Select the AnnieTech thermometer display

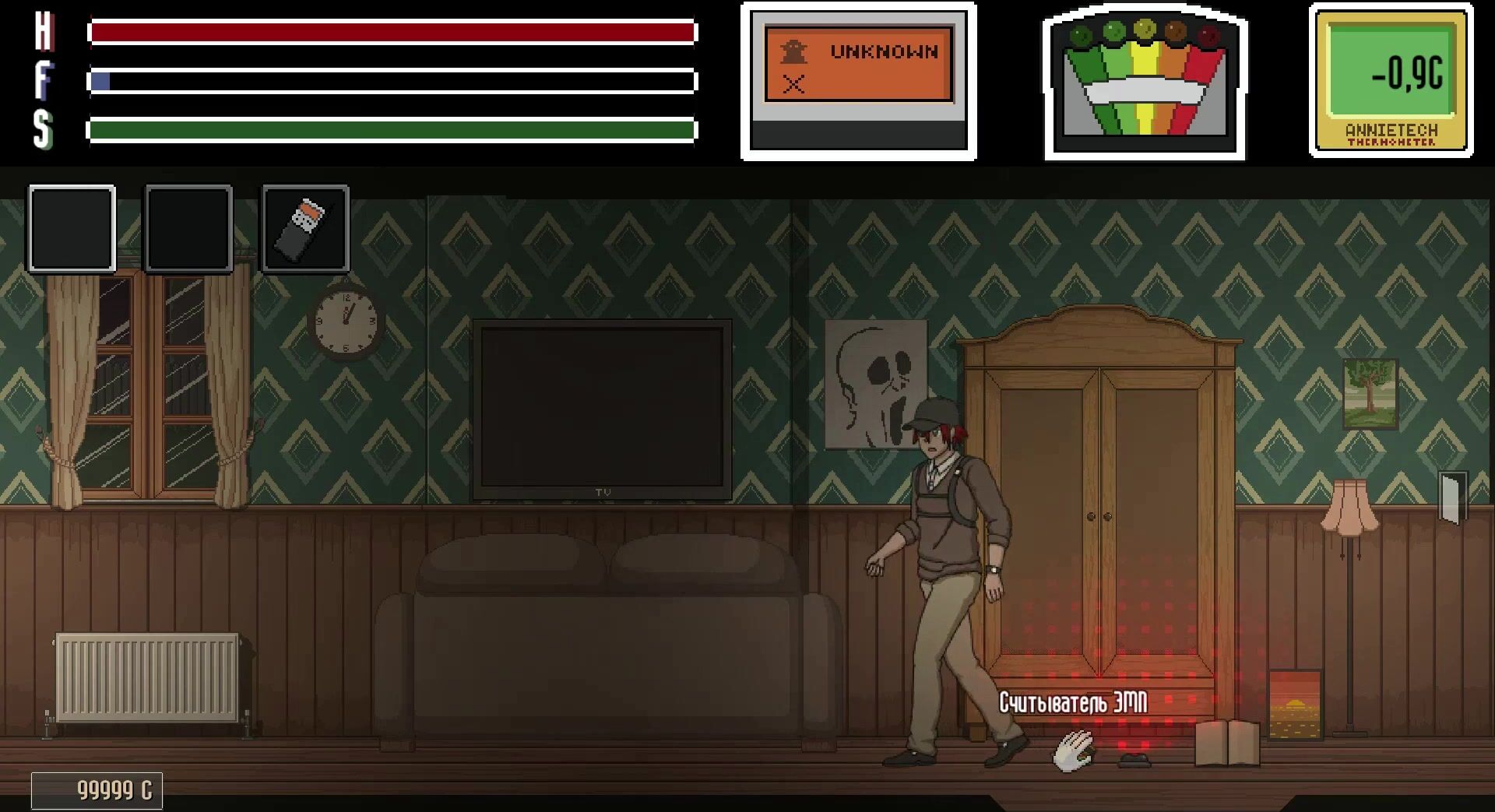tap(1391, 81)
